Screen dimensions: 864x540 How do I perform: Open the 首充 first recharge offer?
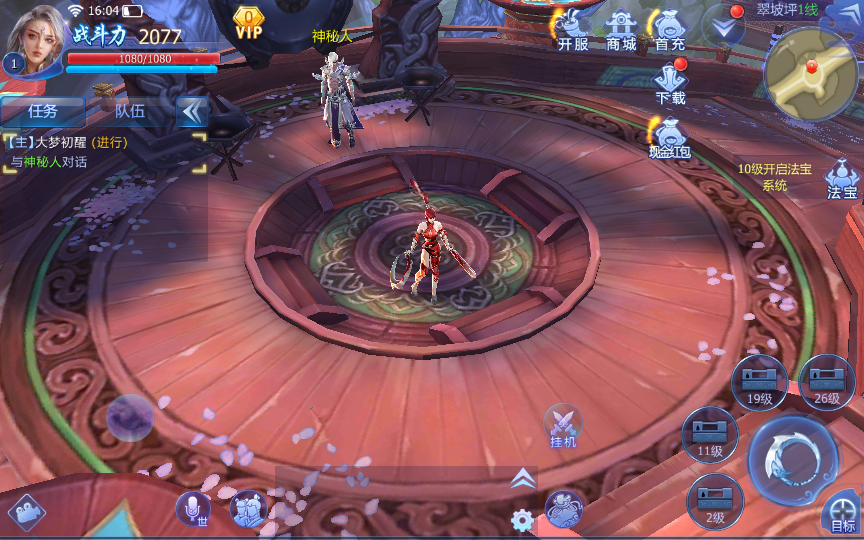(x=669, y=30)
